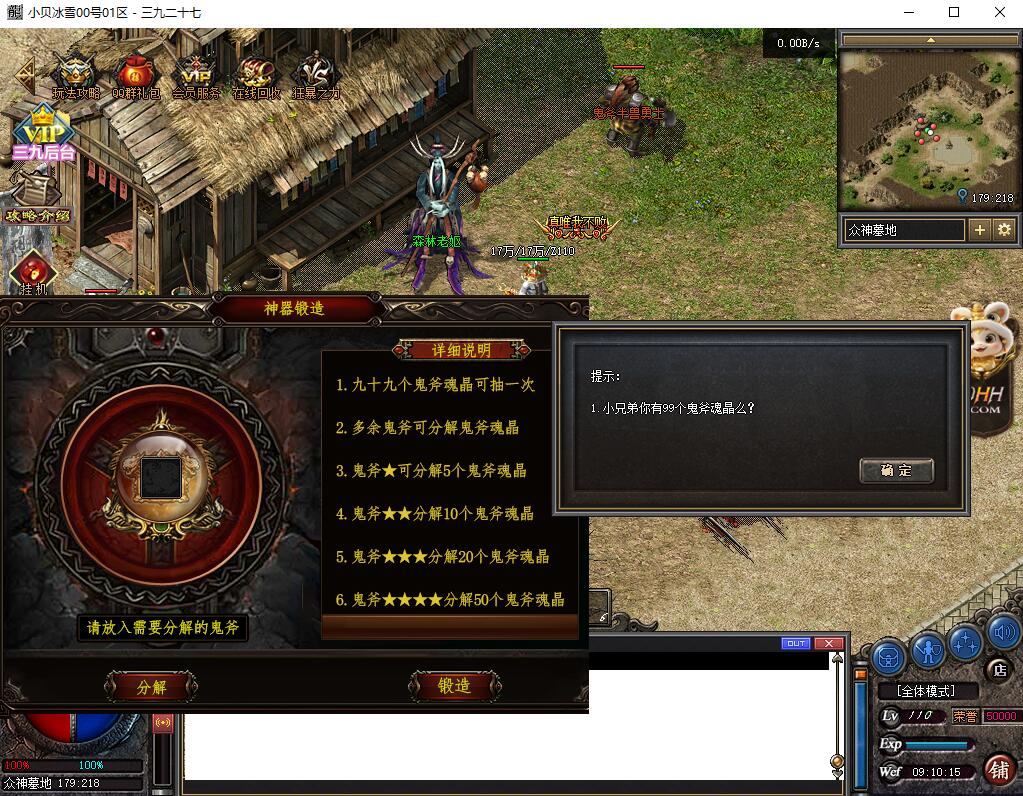Screen dimensions: 1023x796
Task: Click the 分解 decompose button
Action: coord(151,687)
